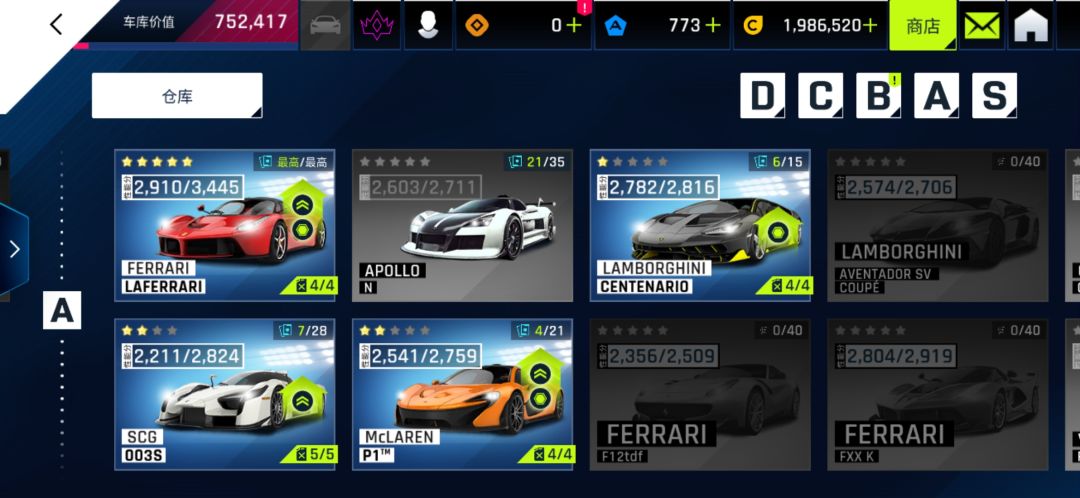The height and width of the screenshot is (498, 1080).
Task: Add credits with the plus button
Action: pos(870,26)
